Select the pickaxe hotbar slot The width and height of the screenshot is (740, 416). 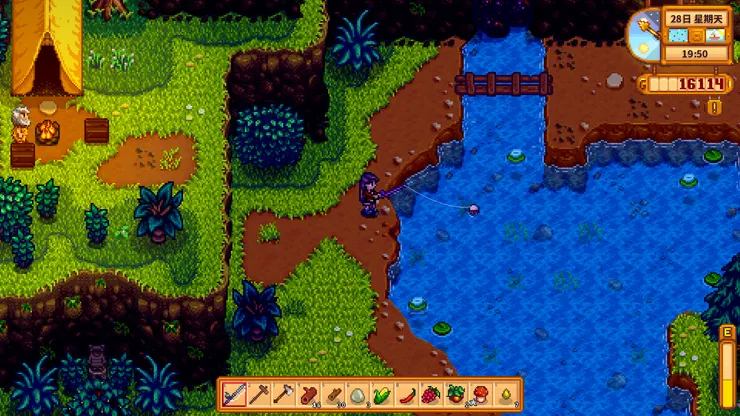(259, 394)
